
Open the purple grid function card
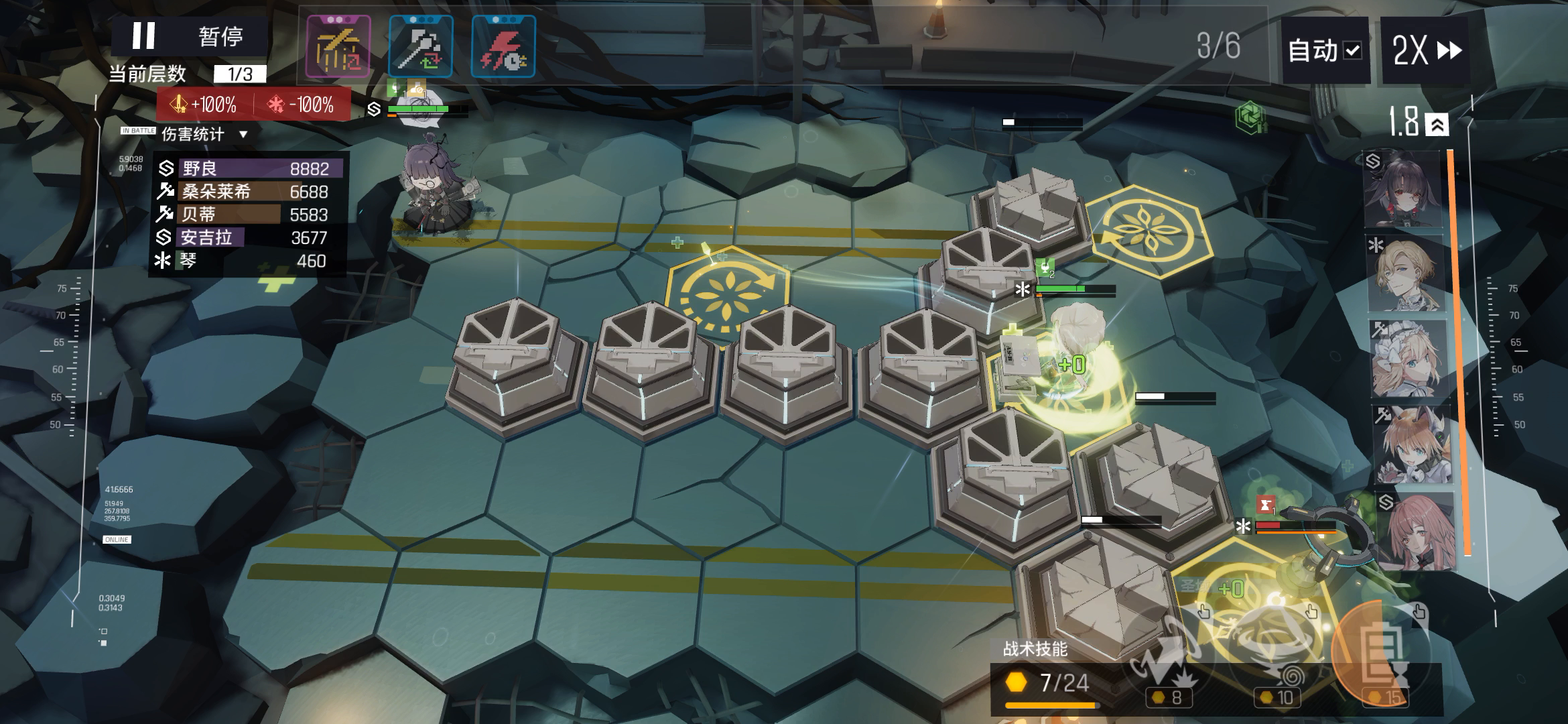(x=338, y=47)
